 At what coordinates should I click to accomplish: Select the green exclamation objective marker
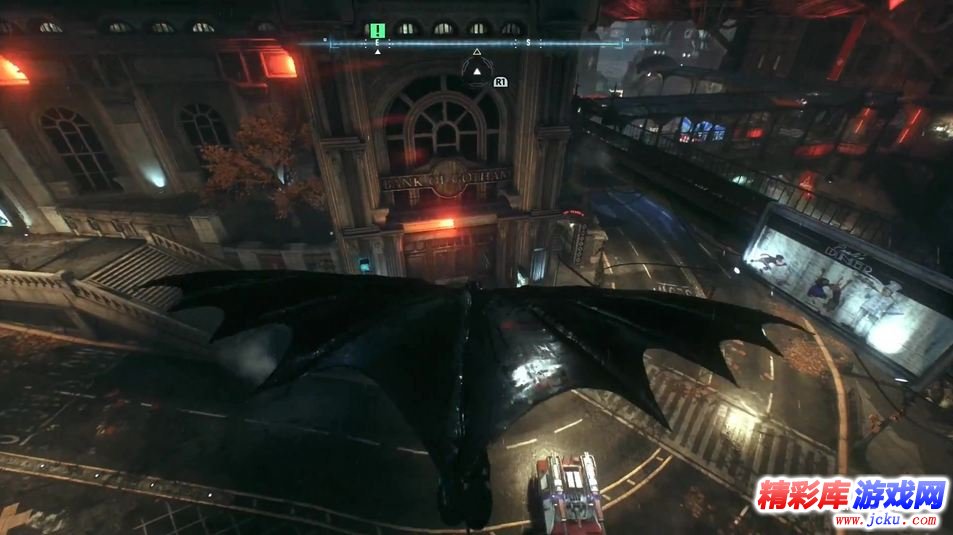coord(377,31)
